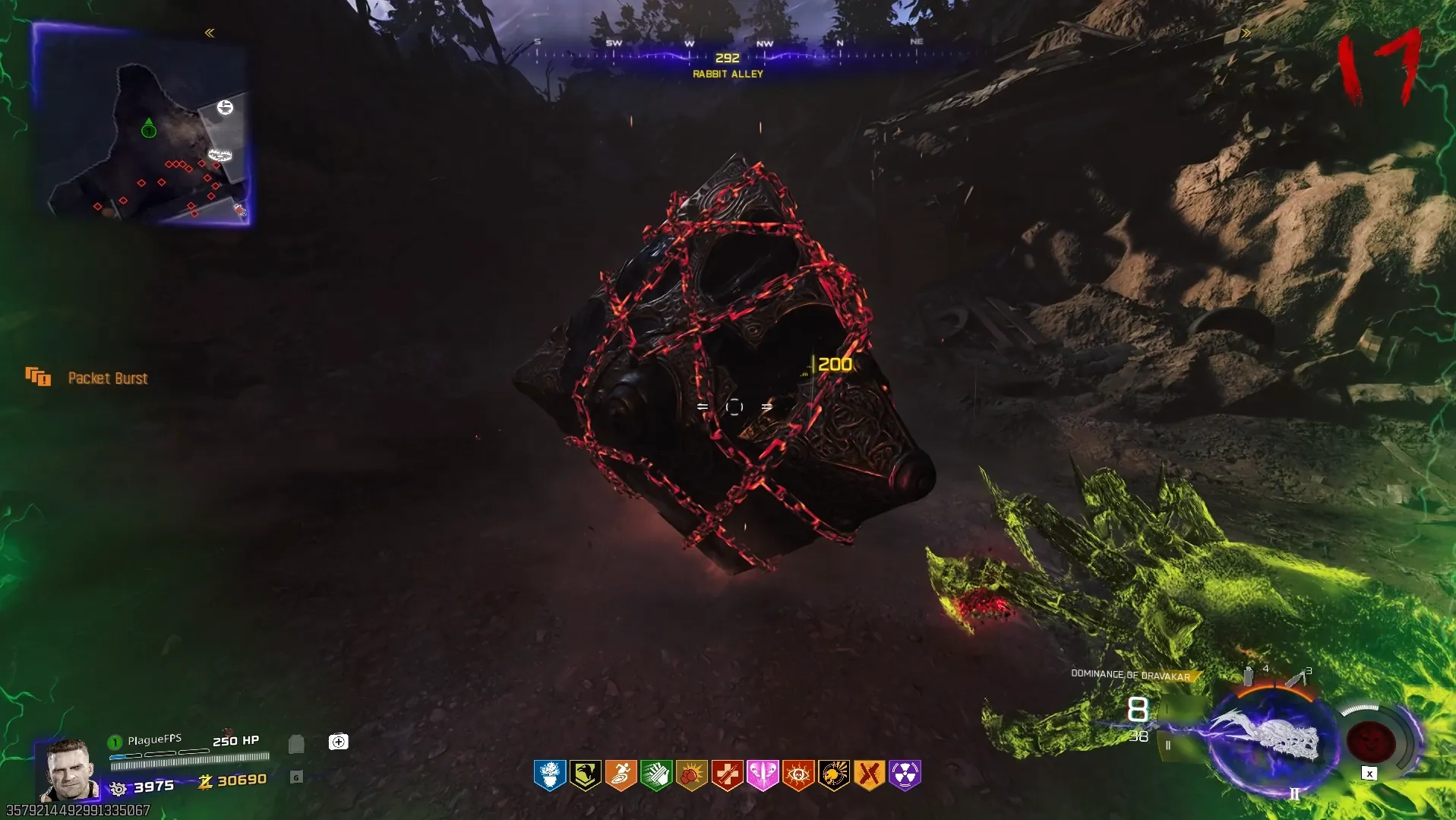1456x820 pixels.
Task: Click the boxing glove Melee Macchiato perk
Action: pyautogui.click(x=691, y=775)
